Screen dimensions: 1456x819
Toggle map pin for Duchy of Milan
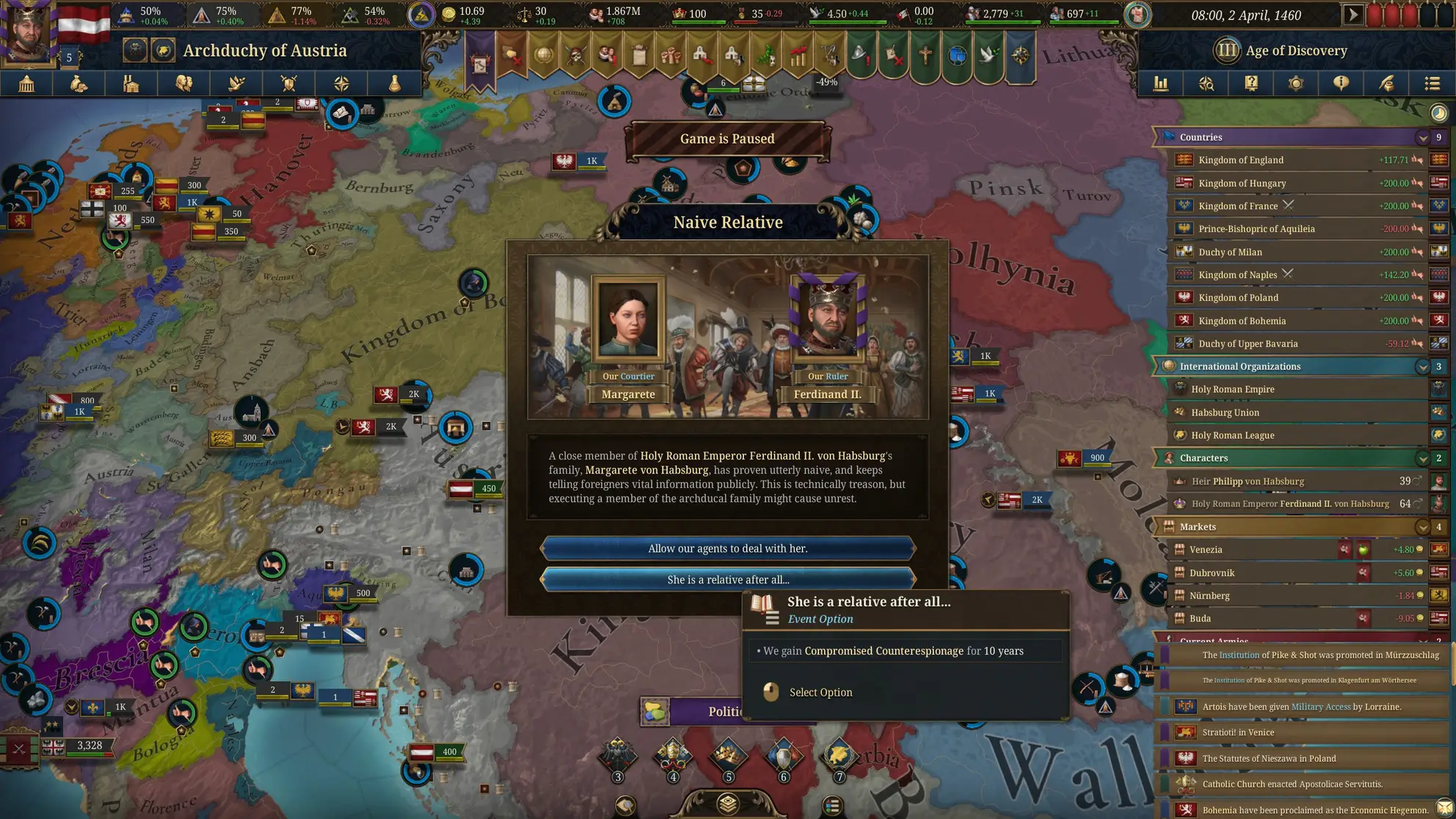[1419, 252]
